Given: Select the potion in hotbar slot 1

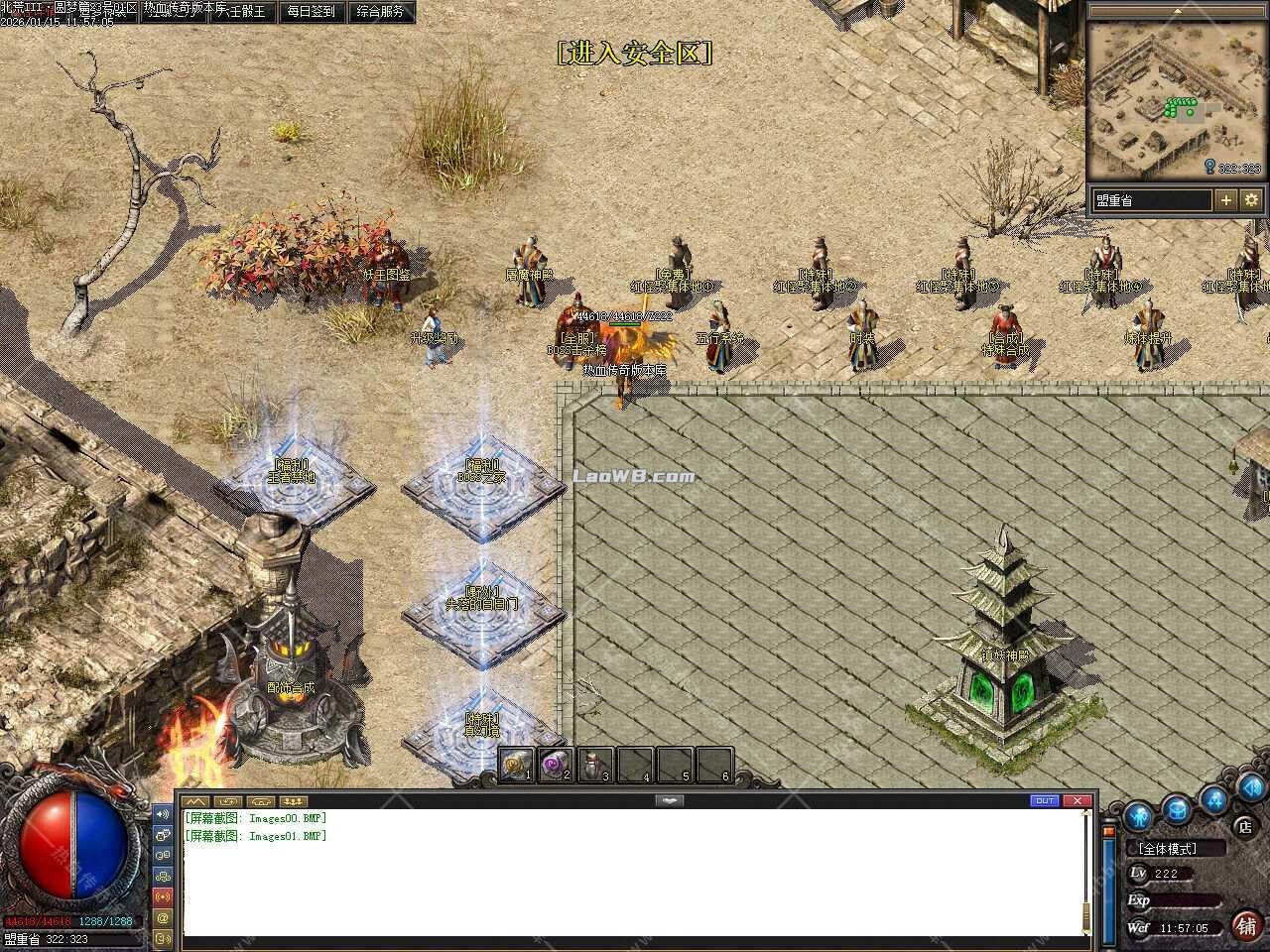Looking at the screenshot, I should [516, 765].
